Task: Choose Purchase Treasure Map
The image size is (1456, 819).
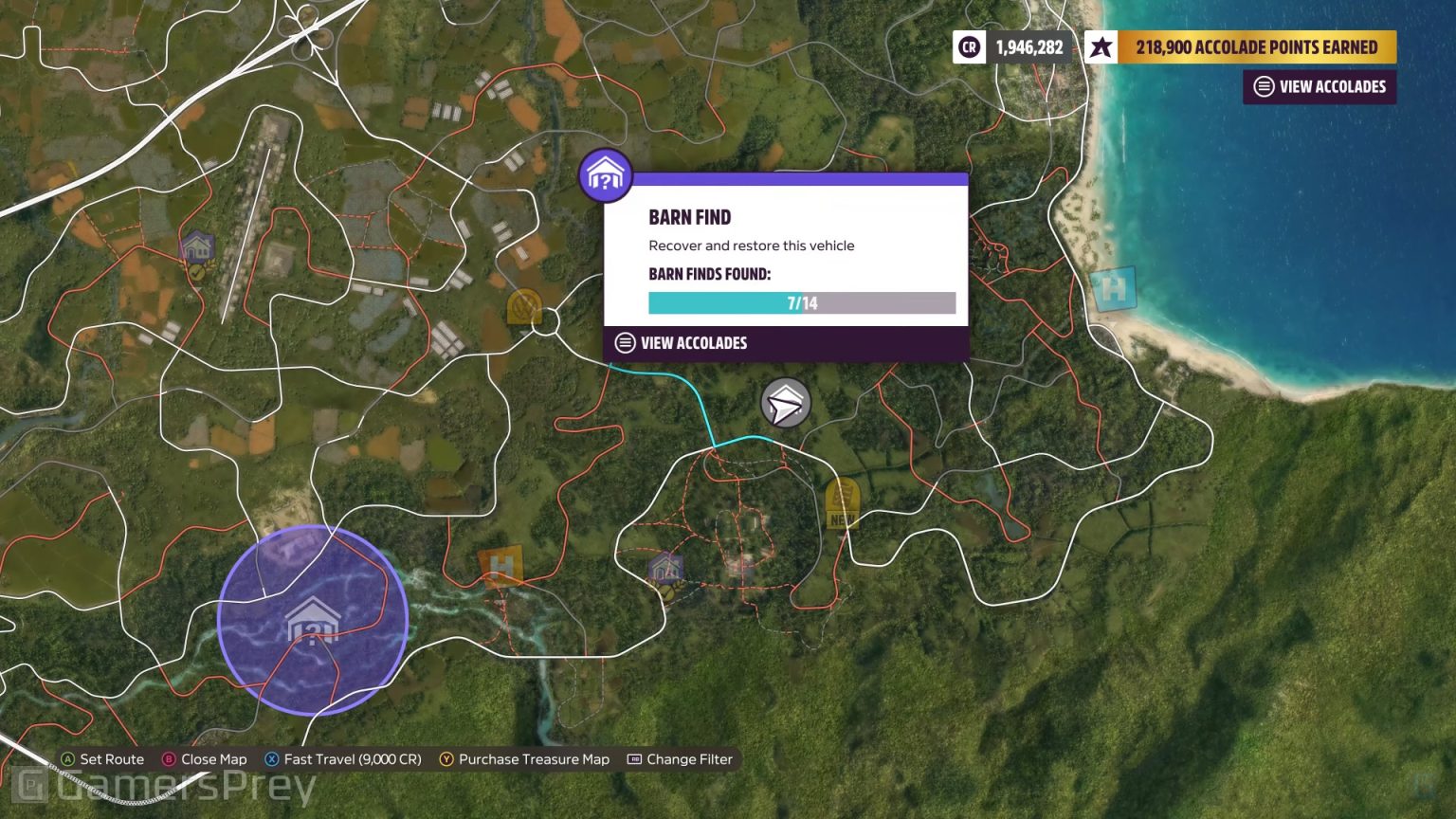Action: coord(524,758)
